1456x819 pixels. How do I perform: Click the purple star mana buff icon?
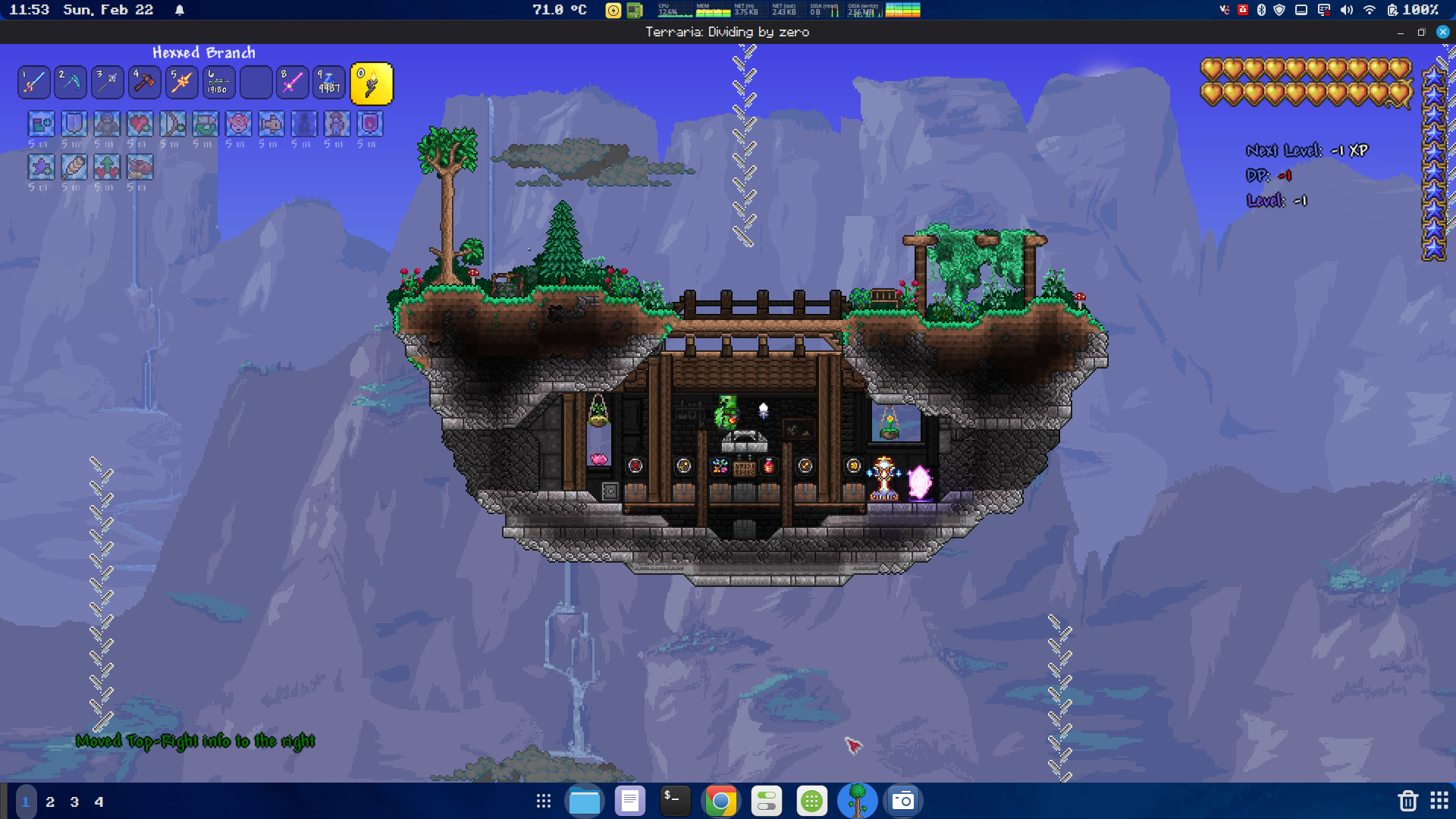42,167
